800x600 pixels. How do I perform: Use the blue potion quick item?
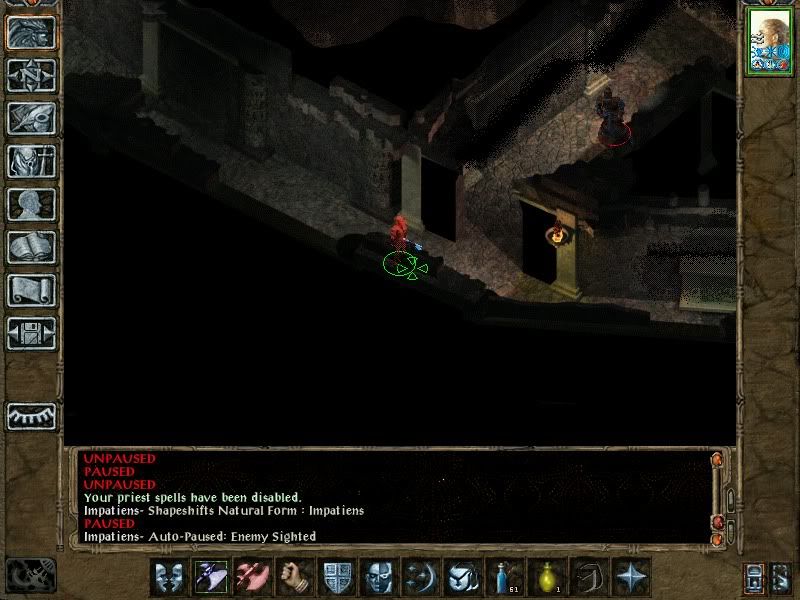pyautogui.click(x=506, y=578)
